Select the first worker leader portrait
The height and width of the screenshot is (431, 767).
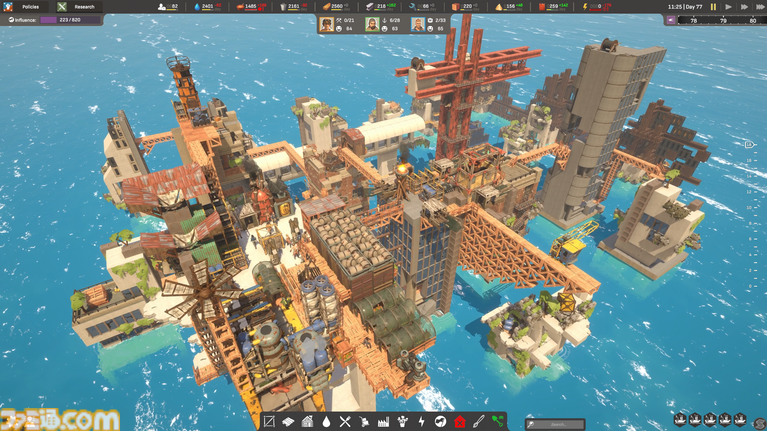[x=326, y=24]
